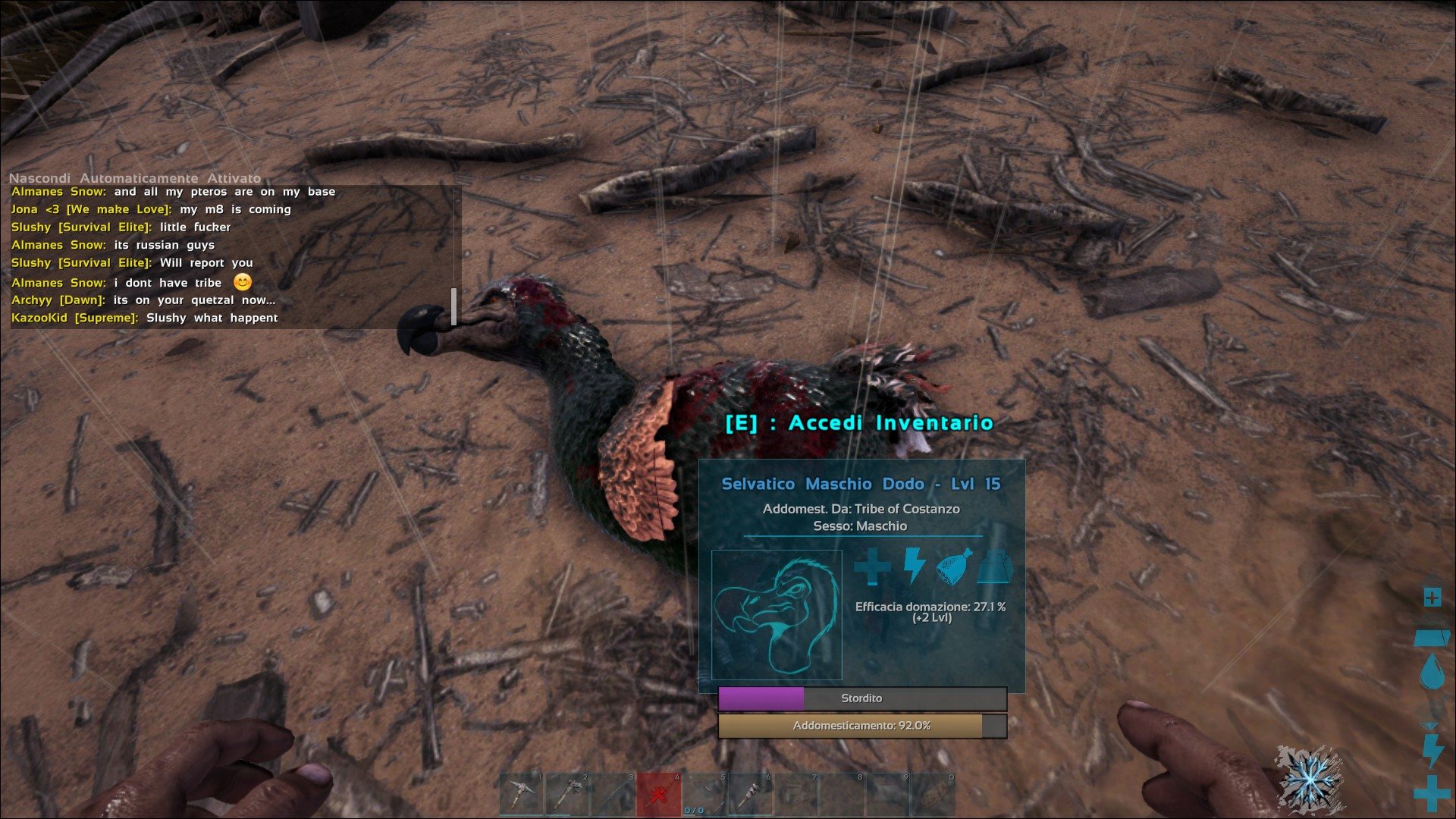1456x819 pixels.
Task: Click the Dodo's food meat icon
Action: [x=955, y=566]
